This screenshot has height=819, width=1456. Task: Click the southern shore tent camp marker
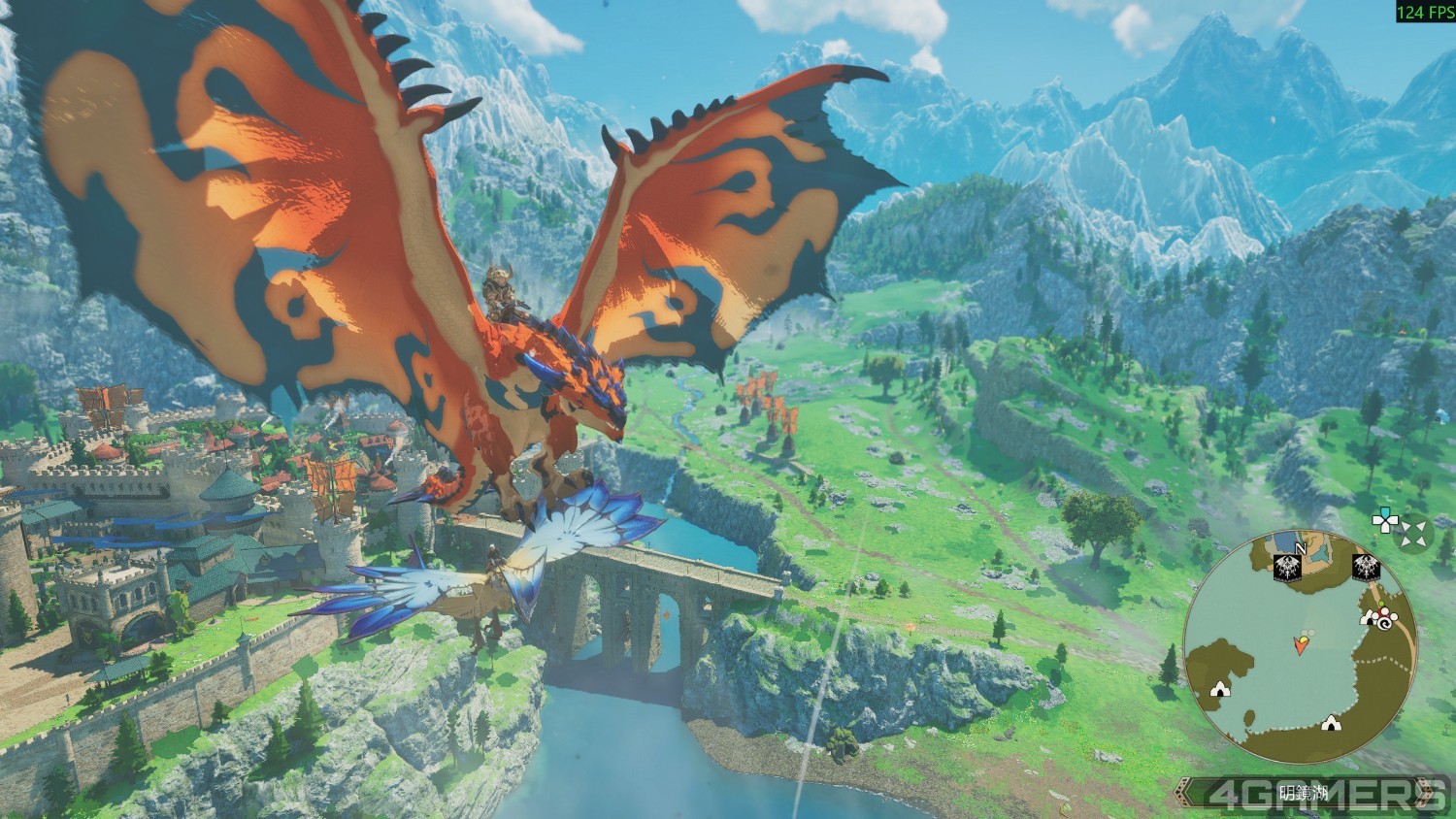point(1332,722)
